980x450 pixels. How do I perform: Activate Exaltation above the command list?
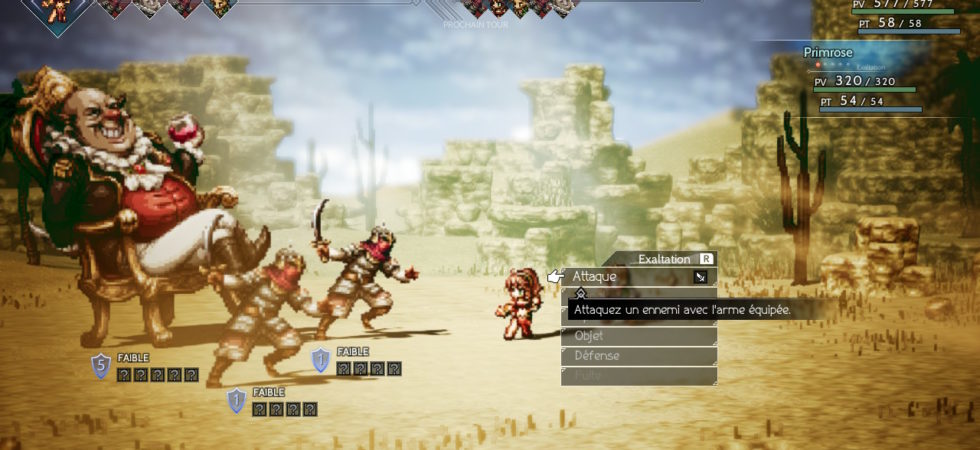[x=670, y=259]
